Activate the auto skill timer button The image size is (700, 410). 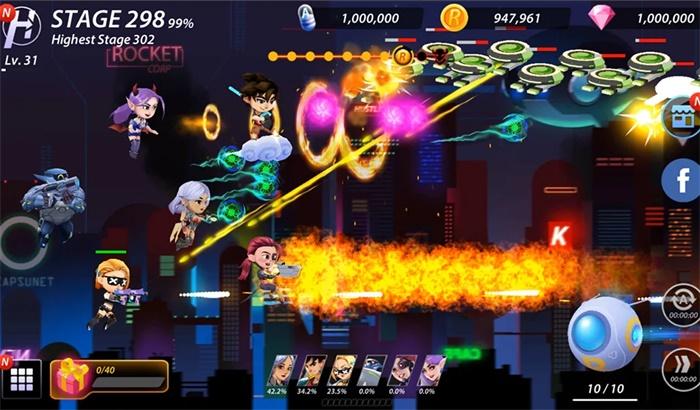tap(681, 303)
